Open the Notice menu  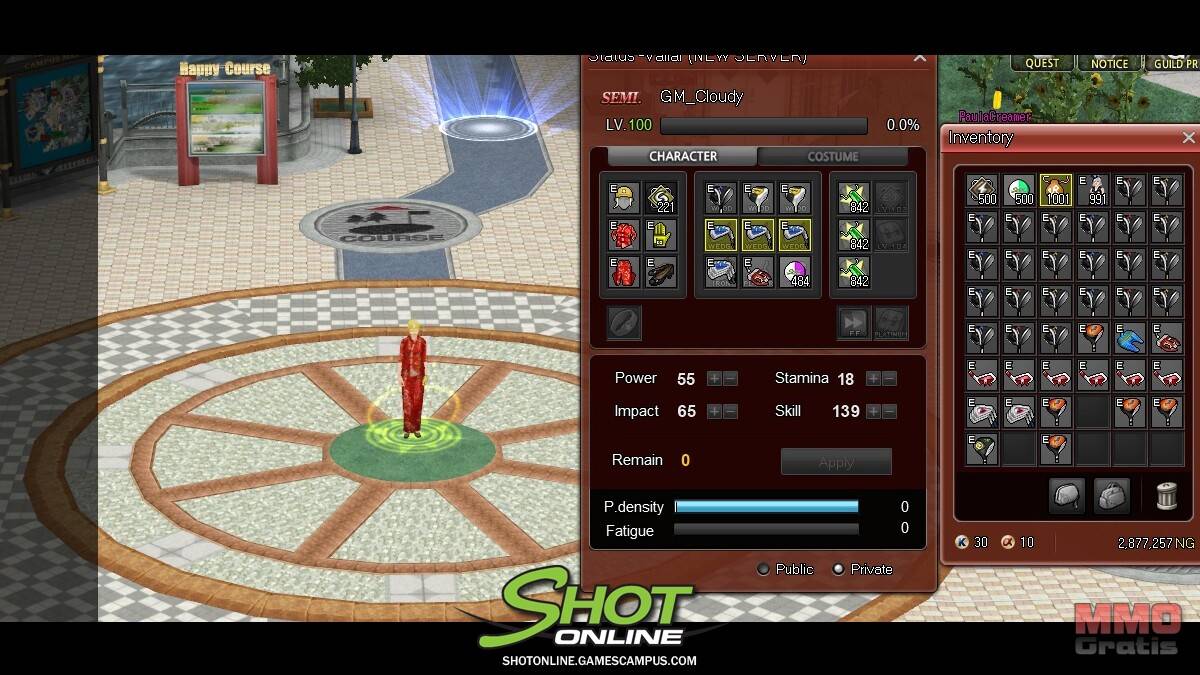pos(1109,63)
